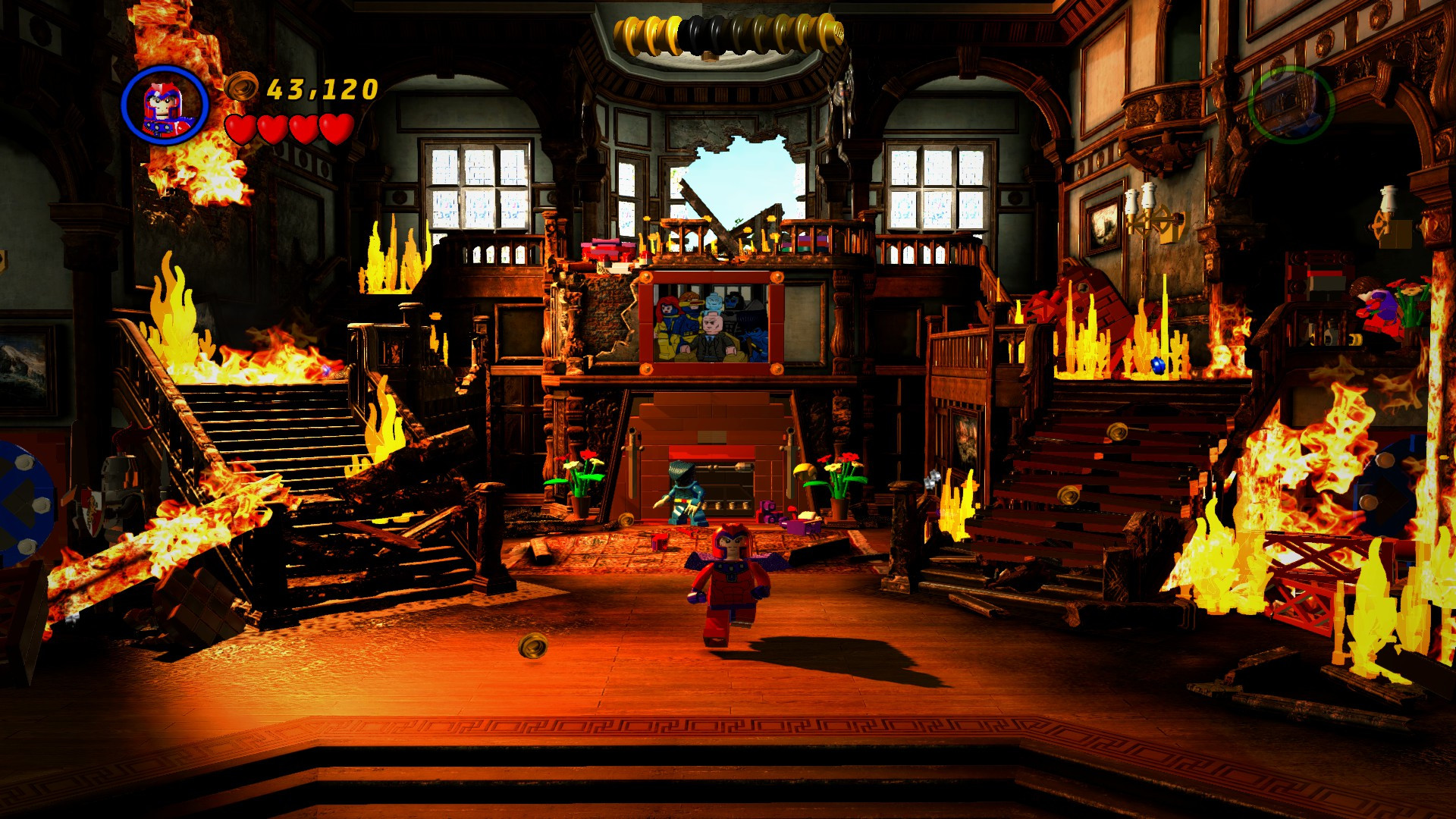The height and width of the screenshot is (819, 1456).
Task: Click the True Believer stud bar at top
Action: [726, 32]
